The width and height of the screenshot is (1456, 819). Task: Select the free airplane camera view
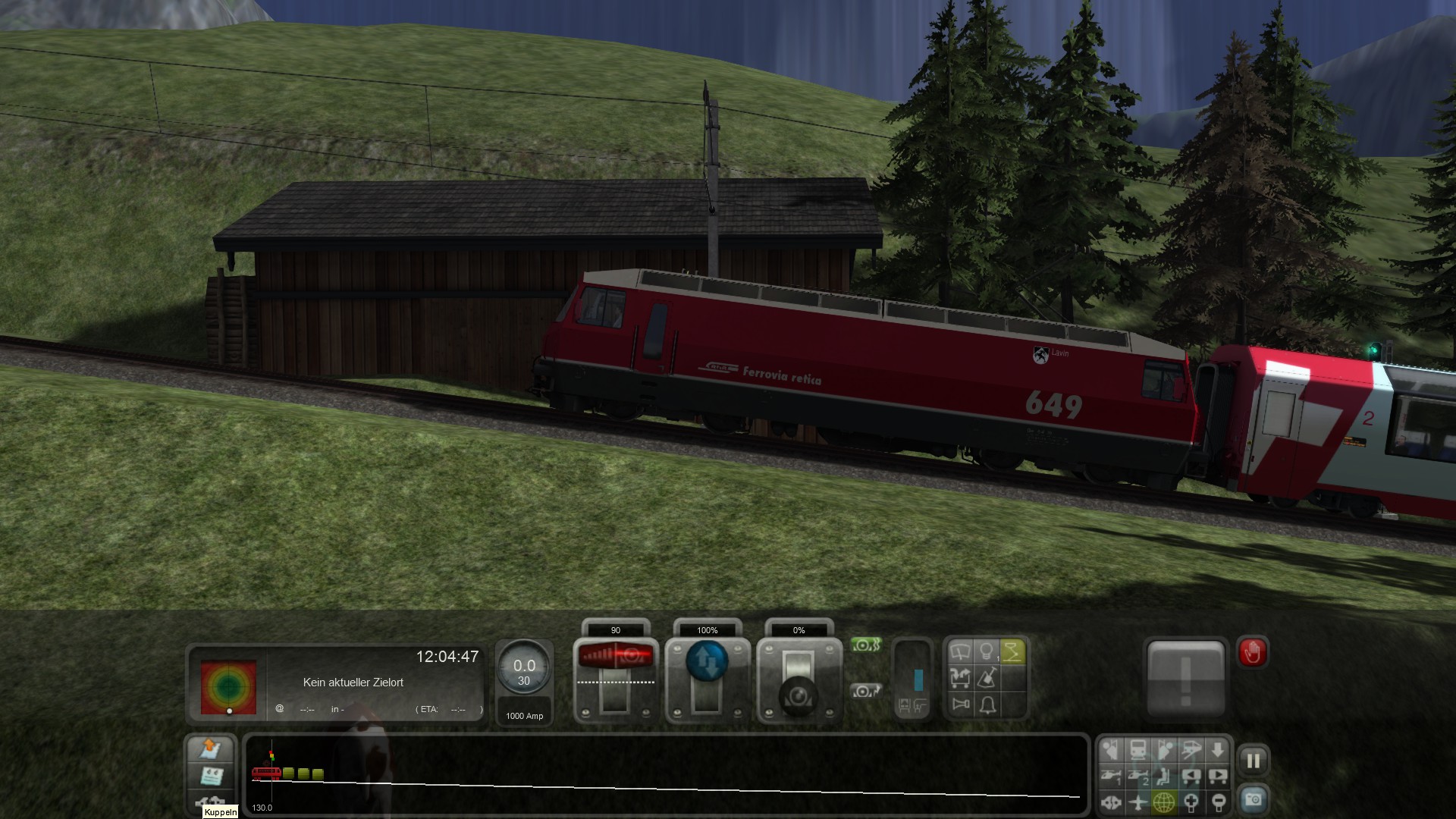tap(1137, 802)
